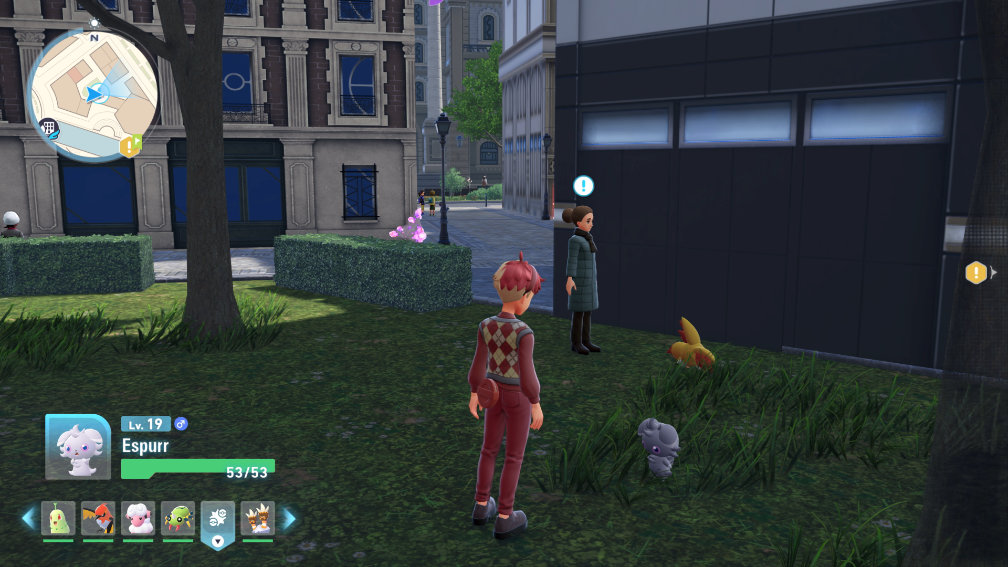Pick Spinarak from the party bar

point(178,518)
